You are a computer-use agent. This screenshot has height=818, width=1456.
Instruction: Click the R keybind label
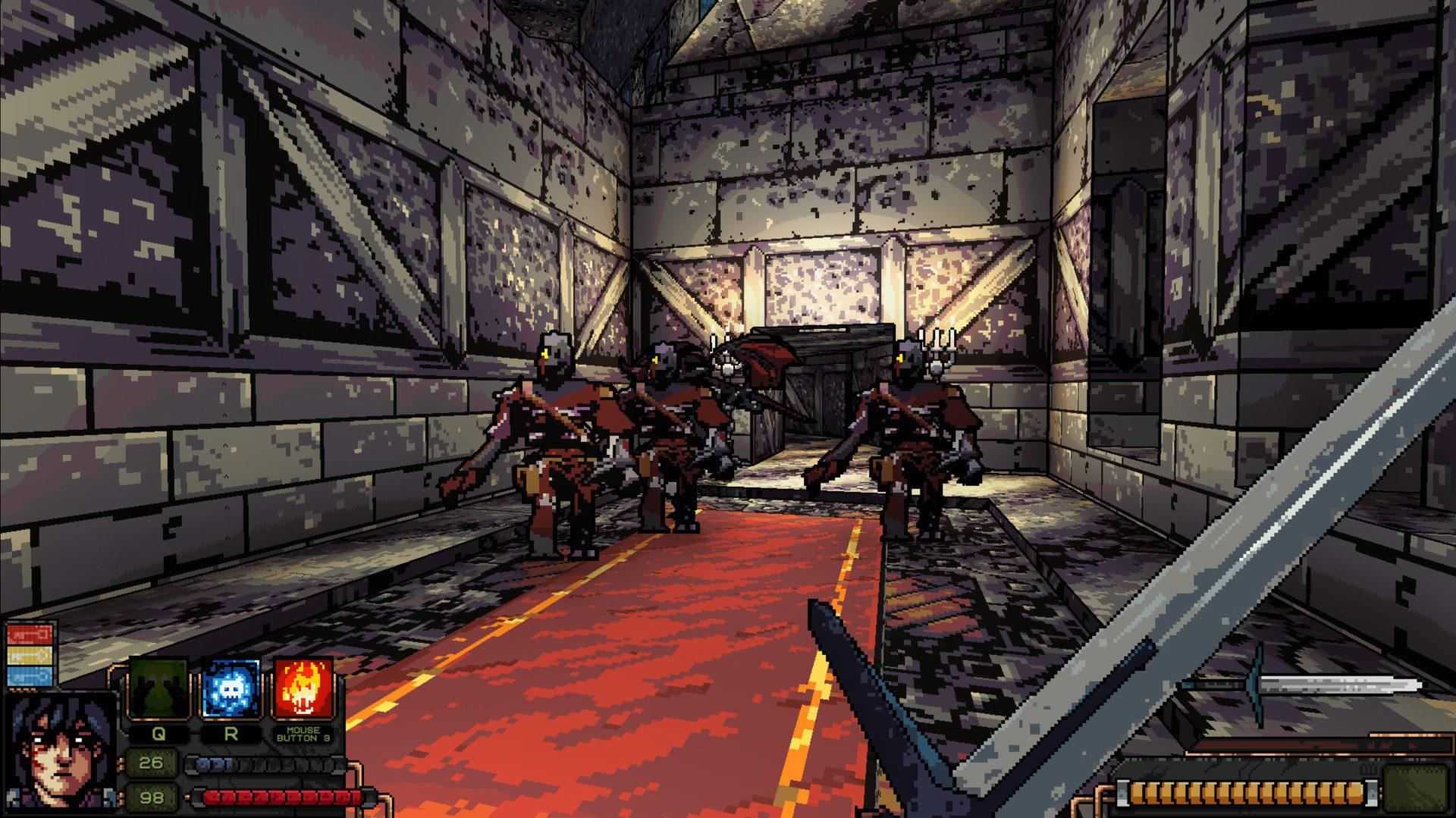[231, 734]
